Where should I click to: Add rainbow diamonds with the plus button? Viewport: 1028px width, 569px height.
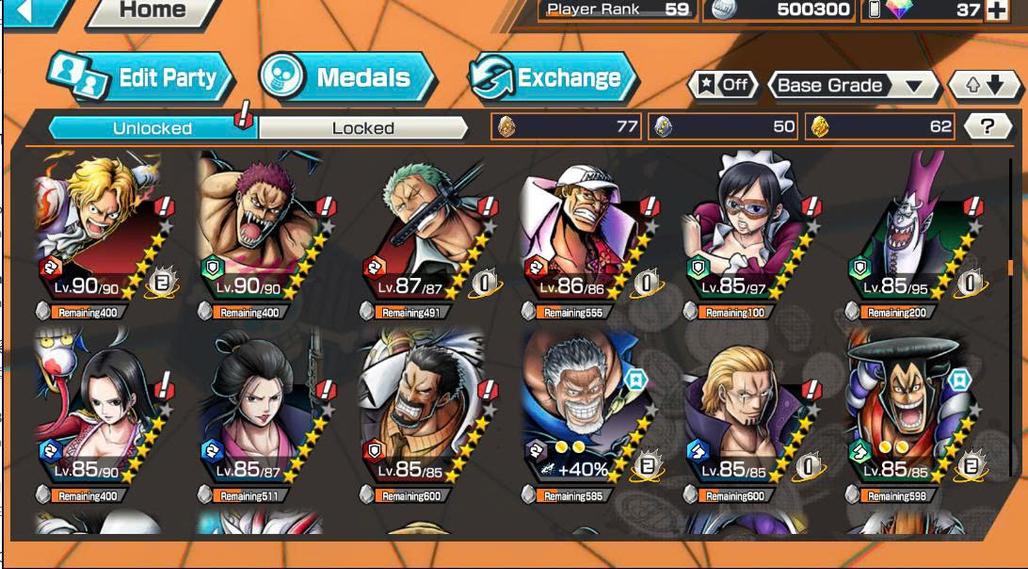[x=997, y=10]
